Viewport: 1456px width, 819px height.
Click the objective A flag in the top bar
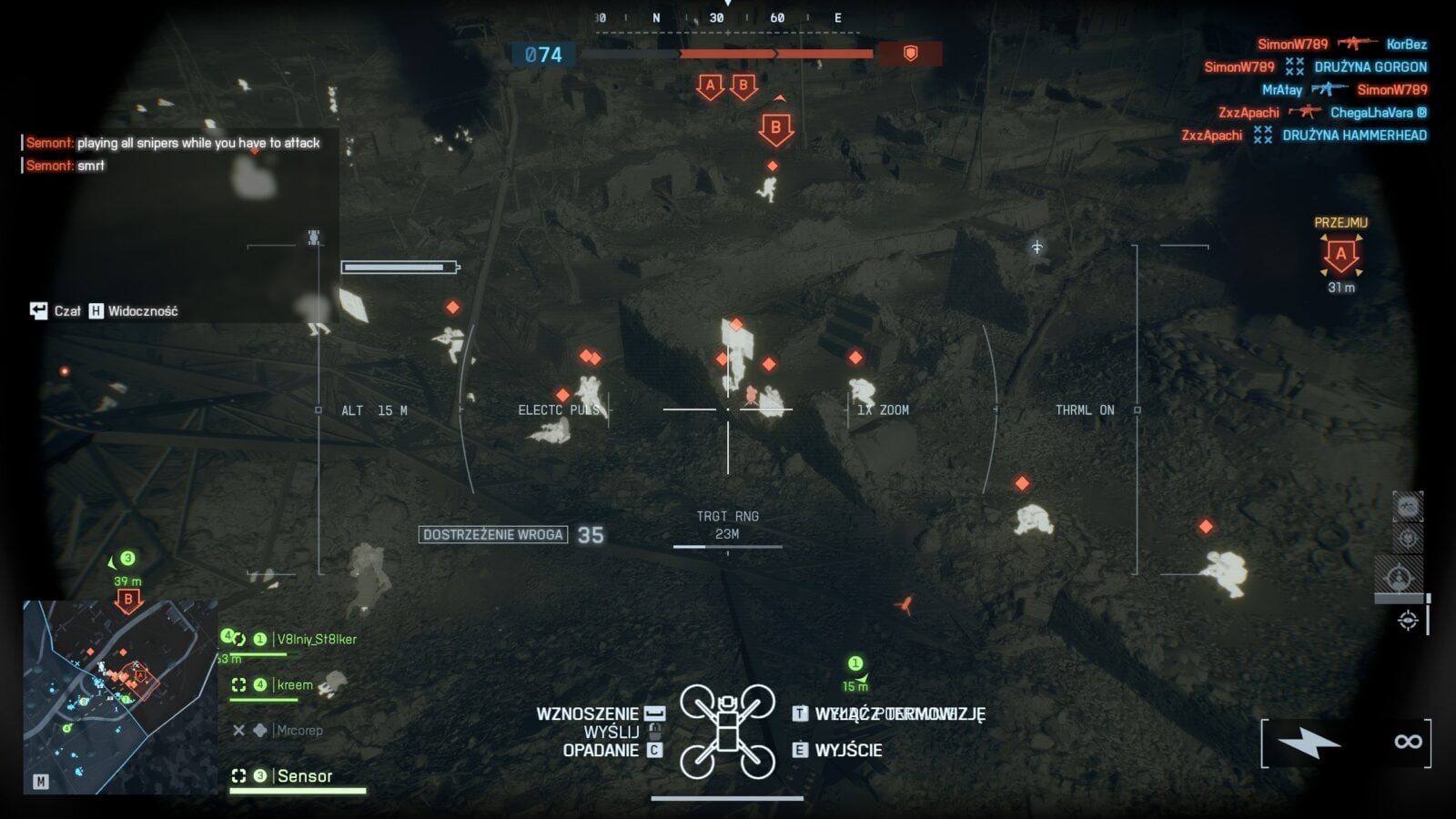710,86
